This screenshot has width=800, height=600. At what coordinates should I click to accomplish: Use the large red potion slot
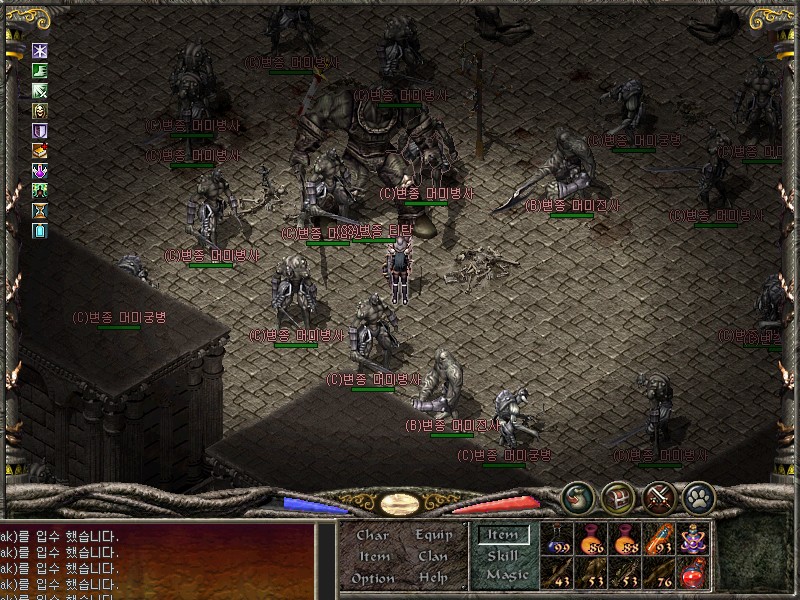[x=692, y=573]
